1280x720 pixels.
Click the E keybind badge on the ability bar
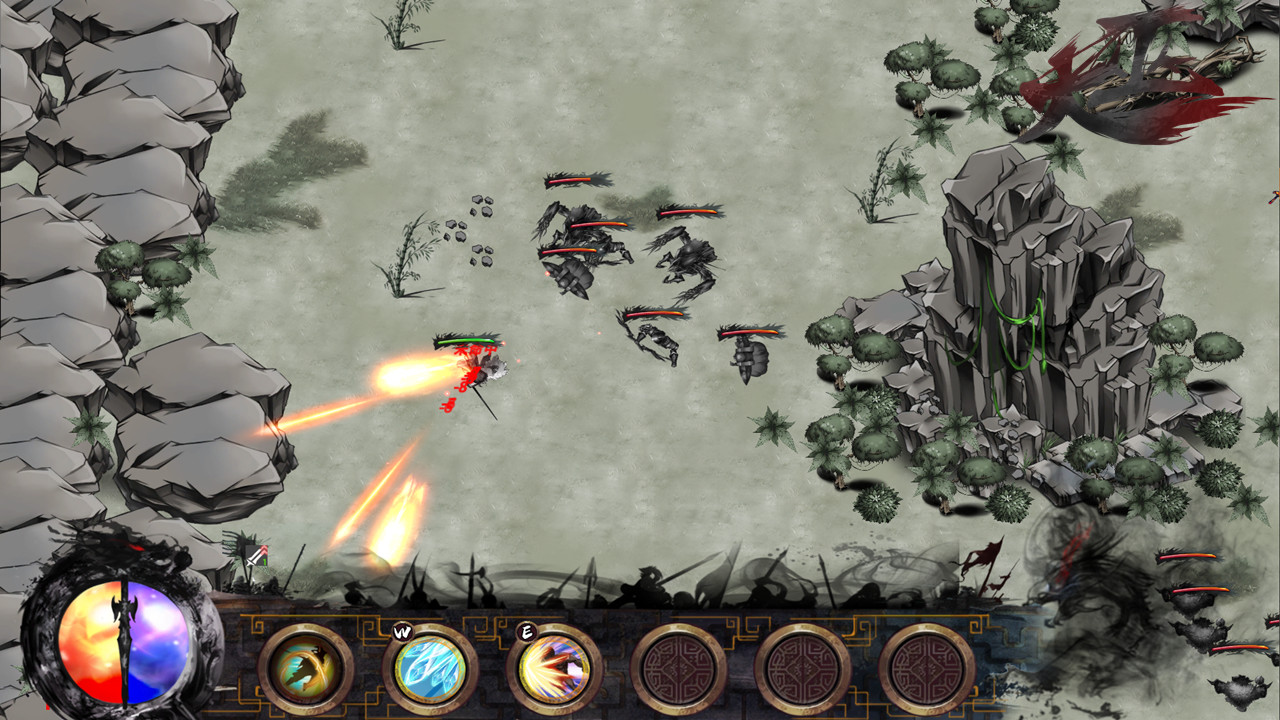(x=529, y=632)
